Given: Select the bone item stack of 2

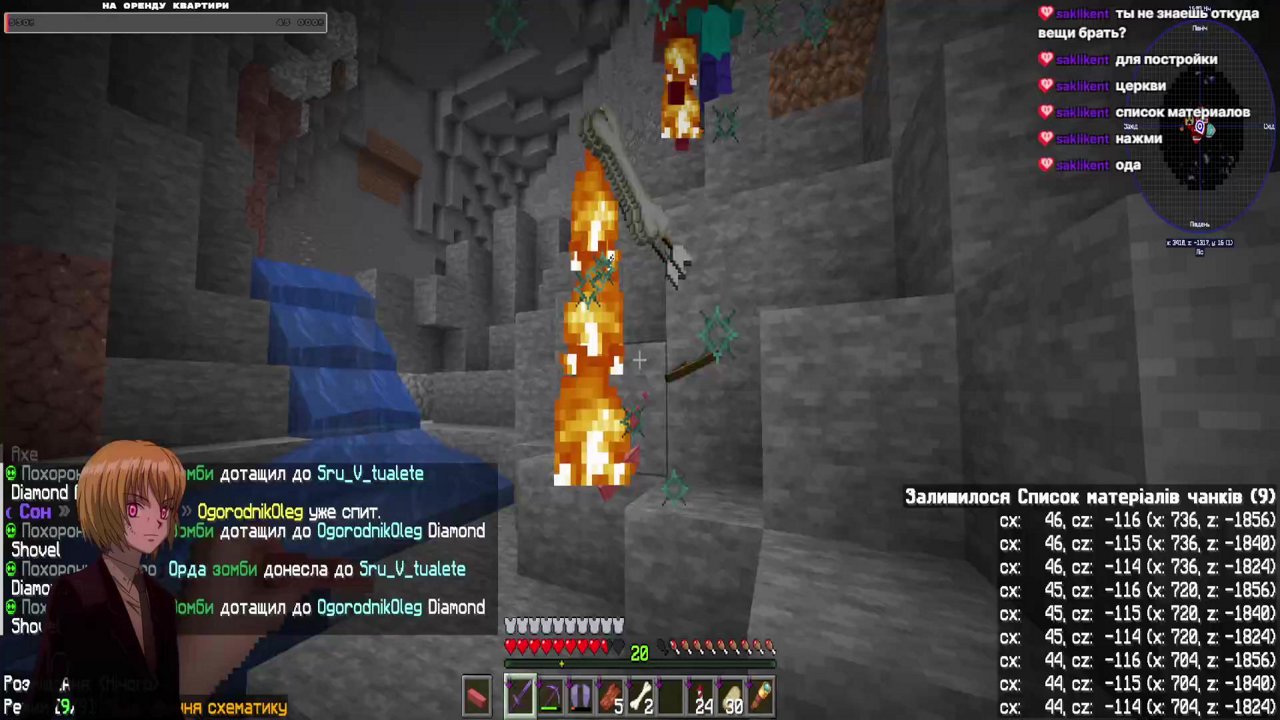Looking at the screenshot, I should click(640, 695).
